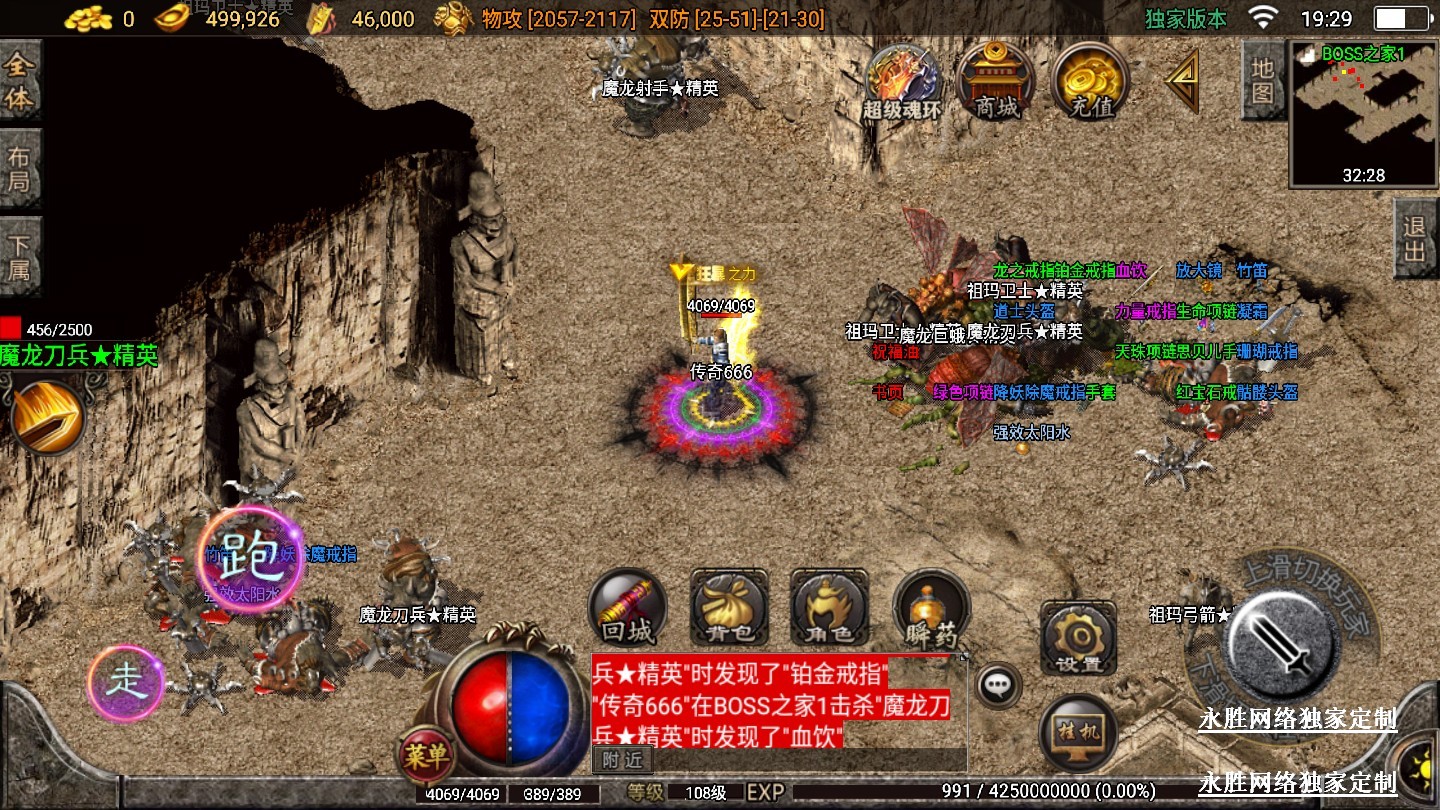This screenshot has width=1440, height=810.
Task: Open the 充值 recharge menu
Action: [1090, 80]
